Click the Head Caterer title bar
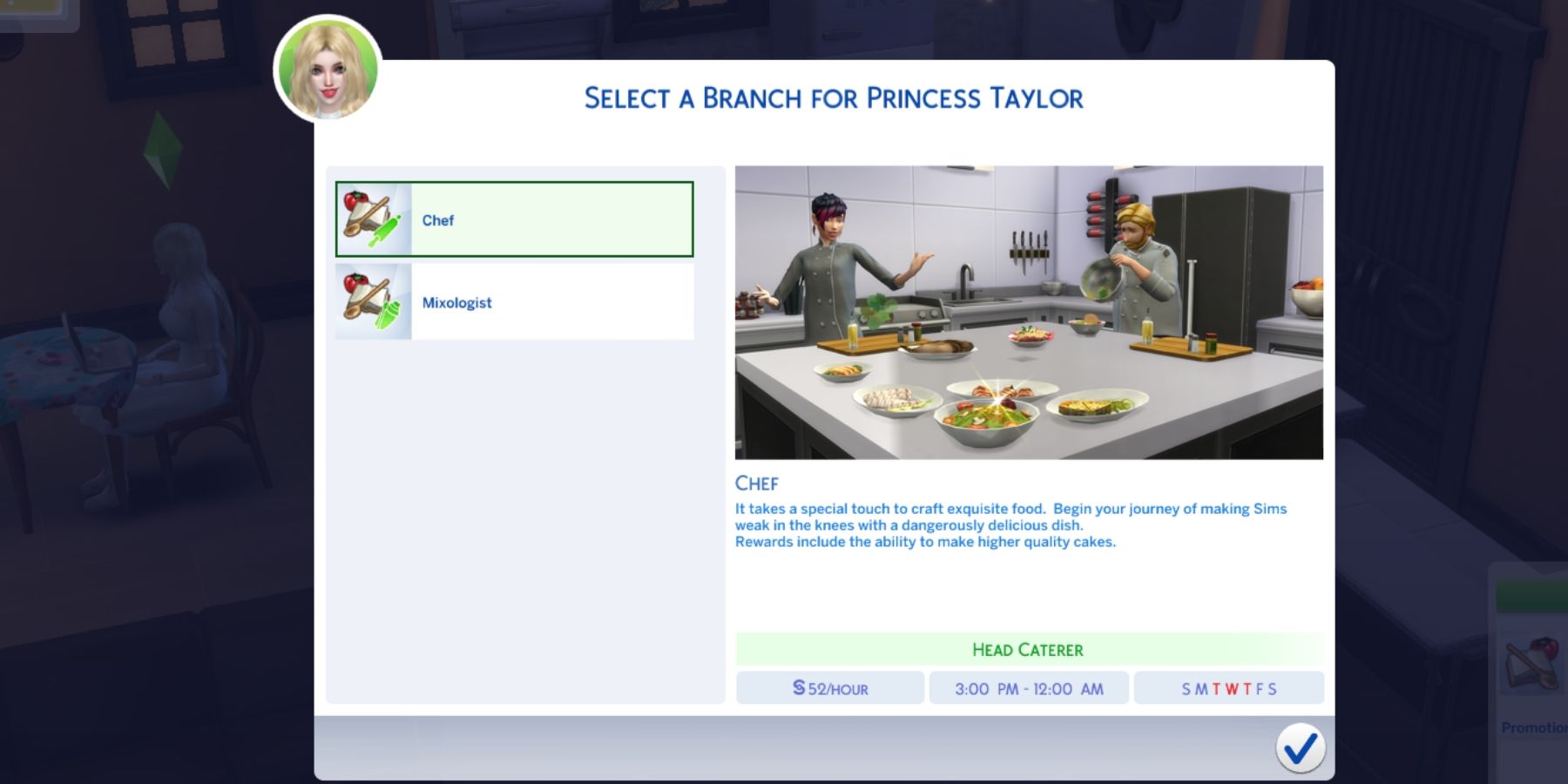This screenshot has width=1568, height=784. [1029, 650]
